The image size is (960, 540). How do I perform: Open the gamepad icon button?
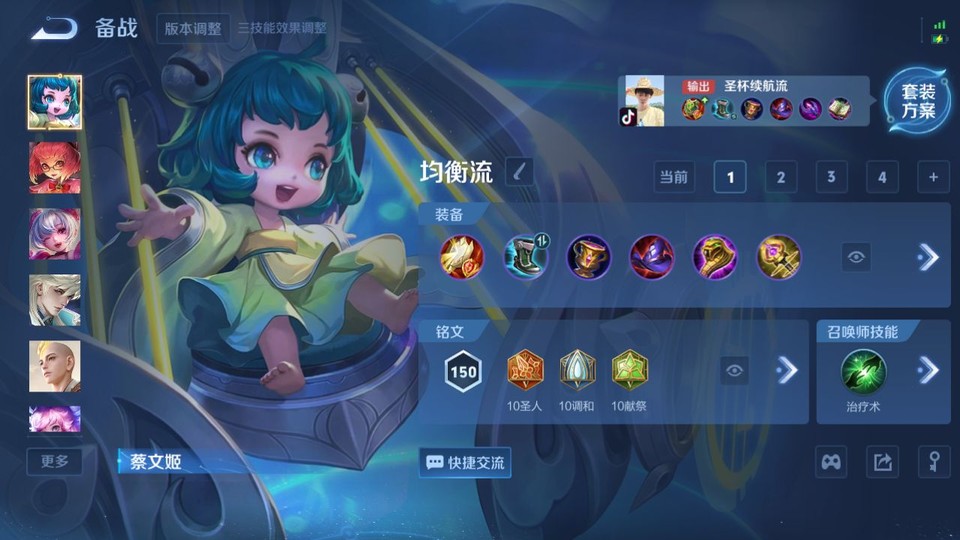(832, 462)
